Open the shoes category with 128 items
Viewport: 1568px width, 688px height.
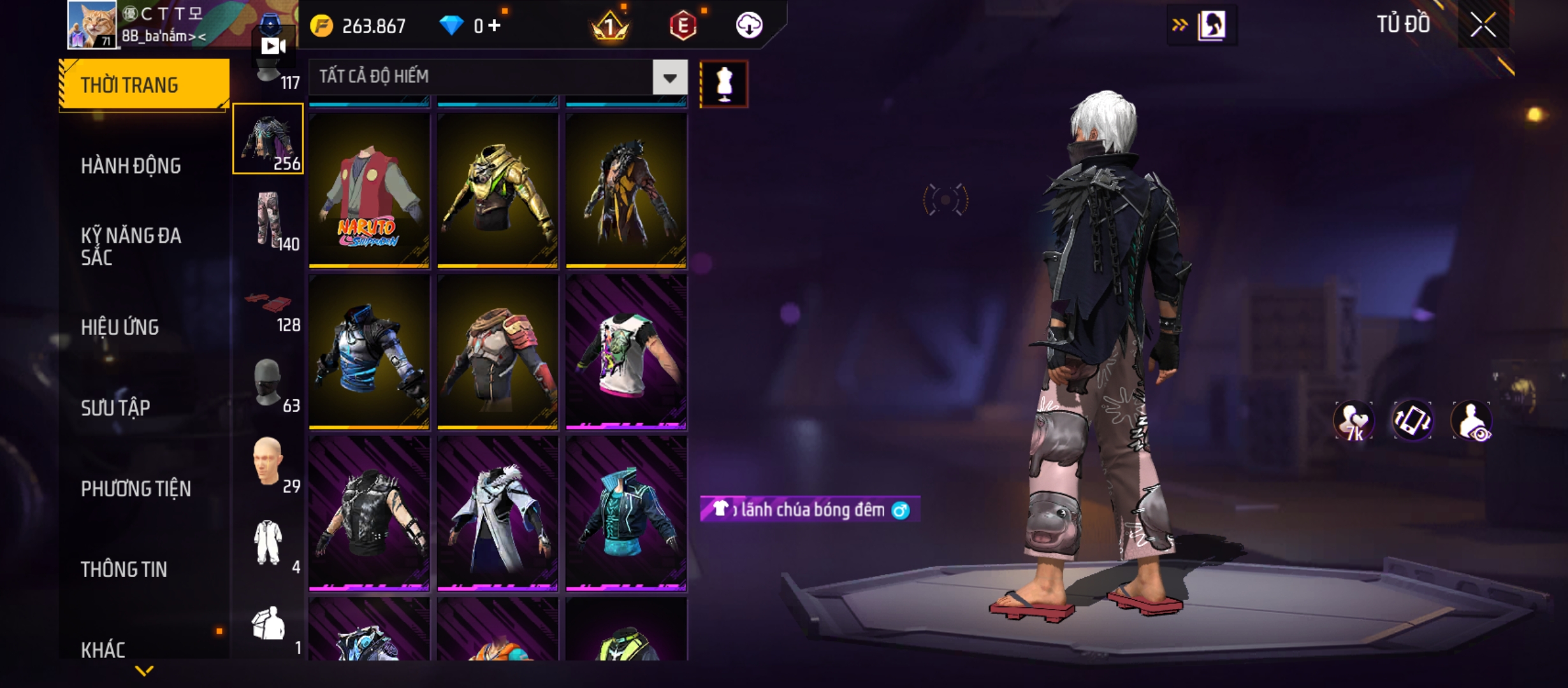click(268, 303)
